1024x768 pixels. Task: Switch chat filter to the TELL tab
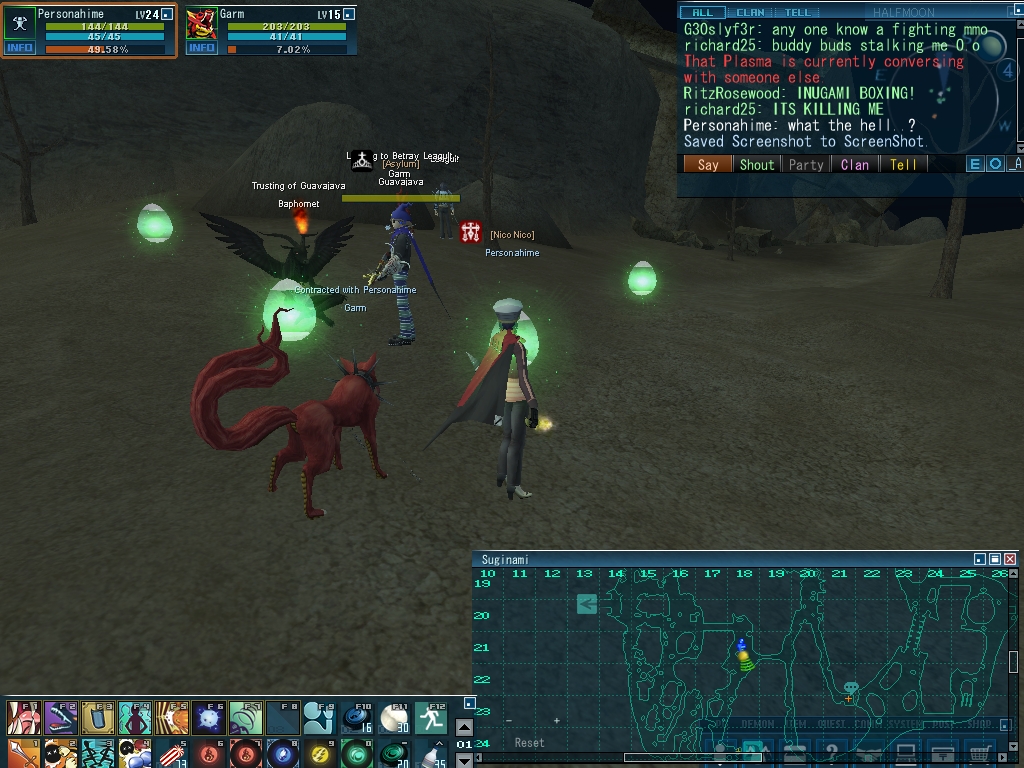coord(797,12)
